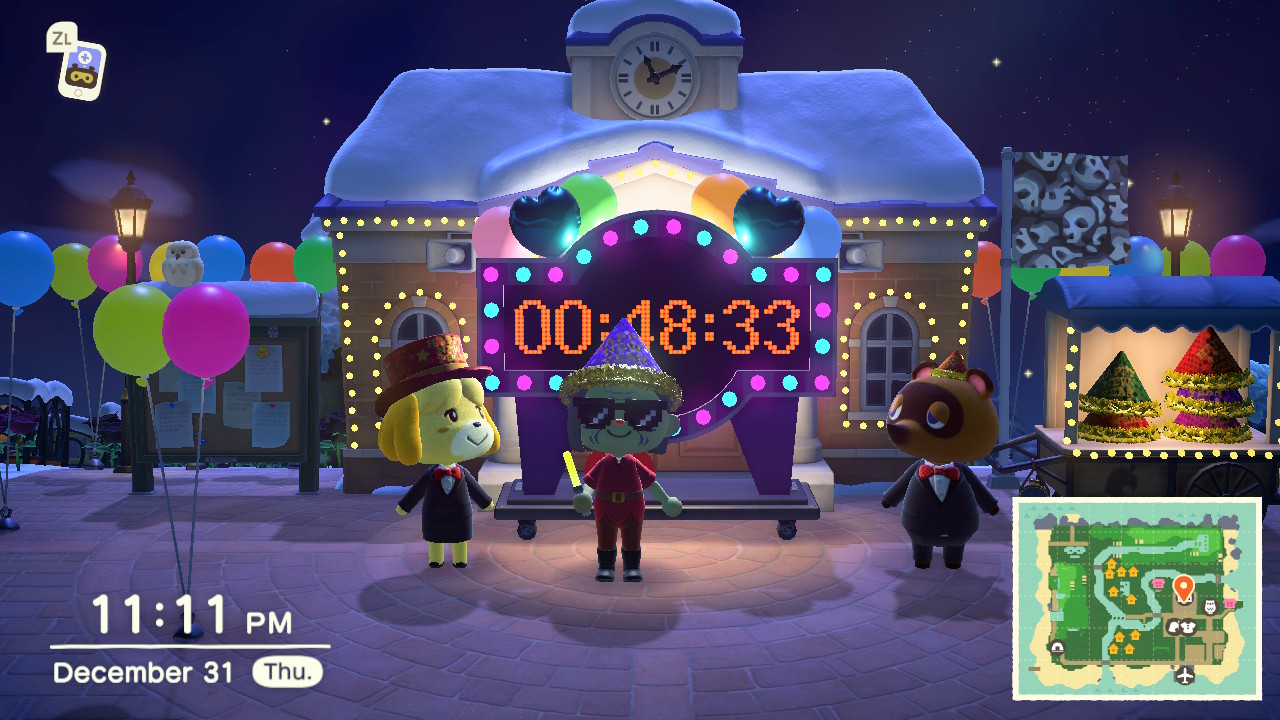This screenshot has width=1280, height=720.
Task: Open the island minimap
Action: coord(1137,598)
